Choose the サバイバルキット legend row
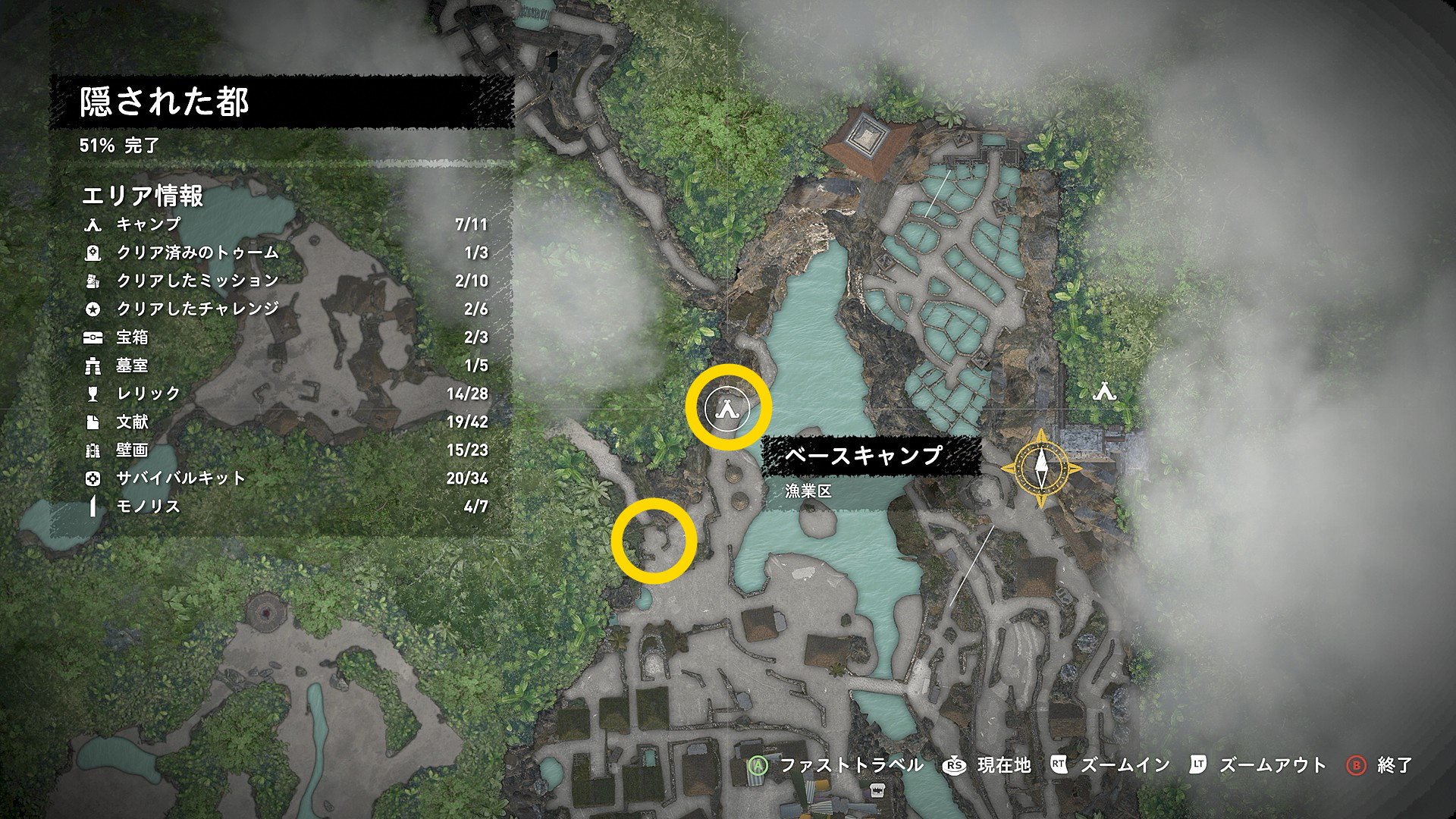 [180, 478]
